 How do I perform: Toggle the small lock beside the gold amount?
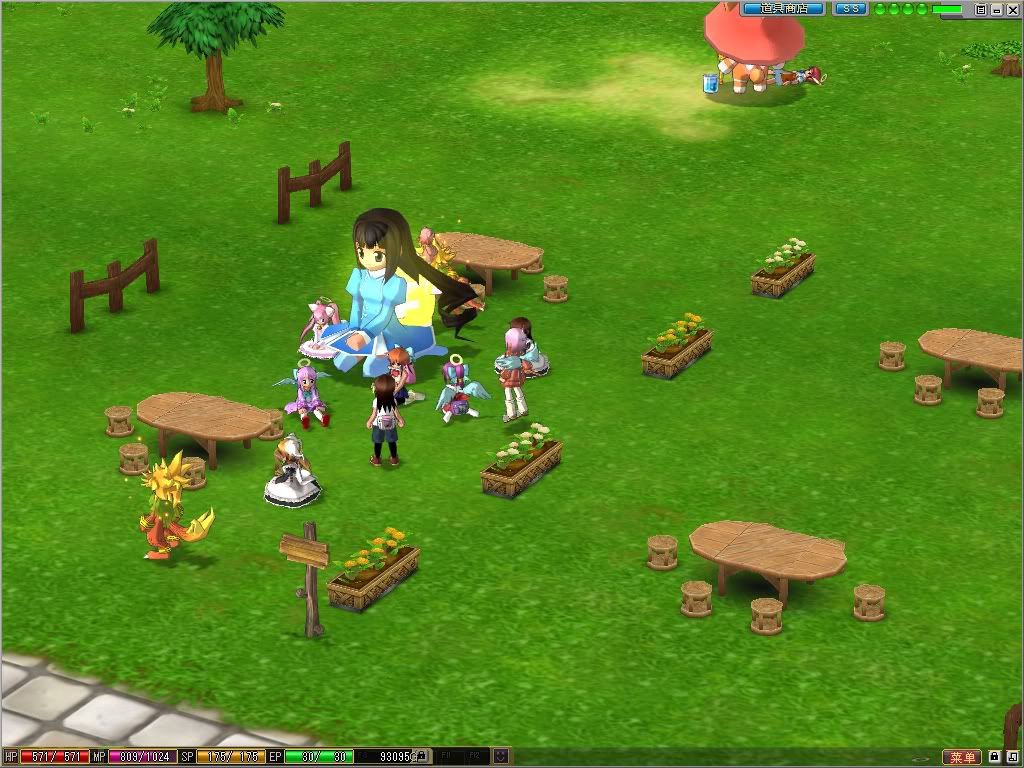click(422, 757)
